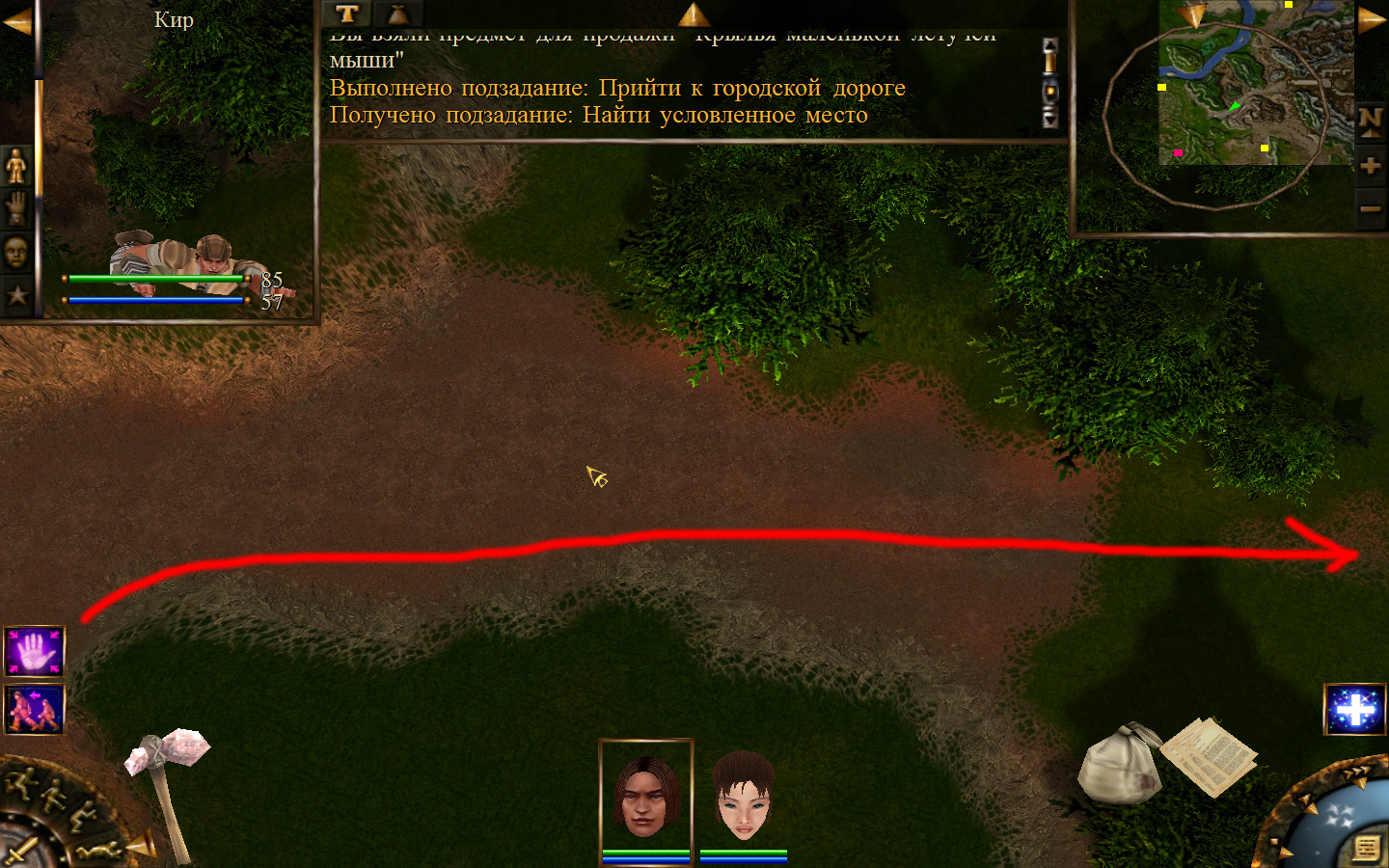The width and height of the screenshot is (1389, 868).
Task: Click the minimap terrain view
Action: [1254, 82]
